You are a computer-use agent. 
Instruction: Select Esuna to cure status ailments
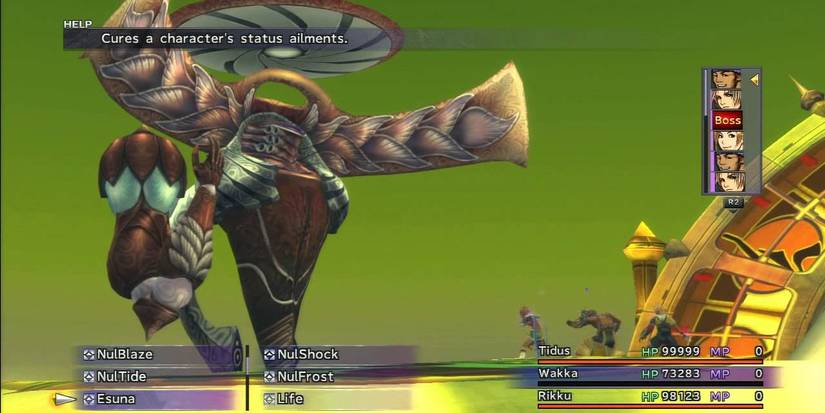pos(118,399)
